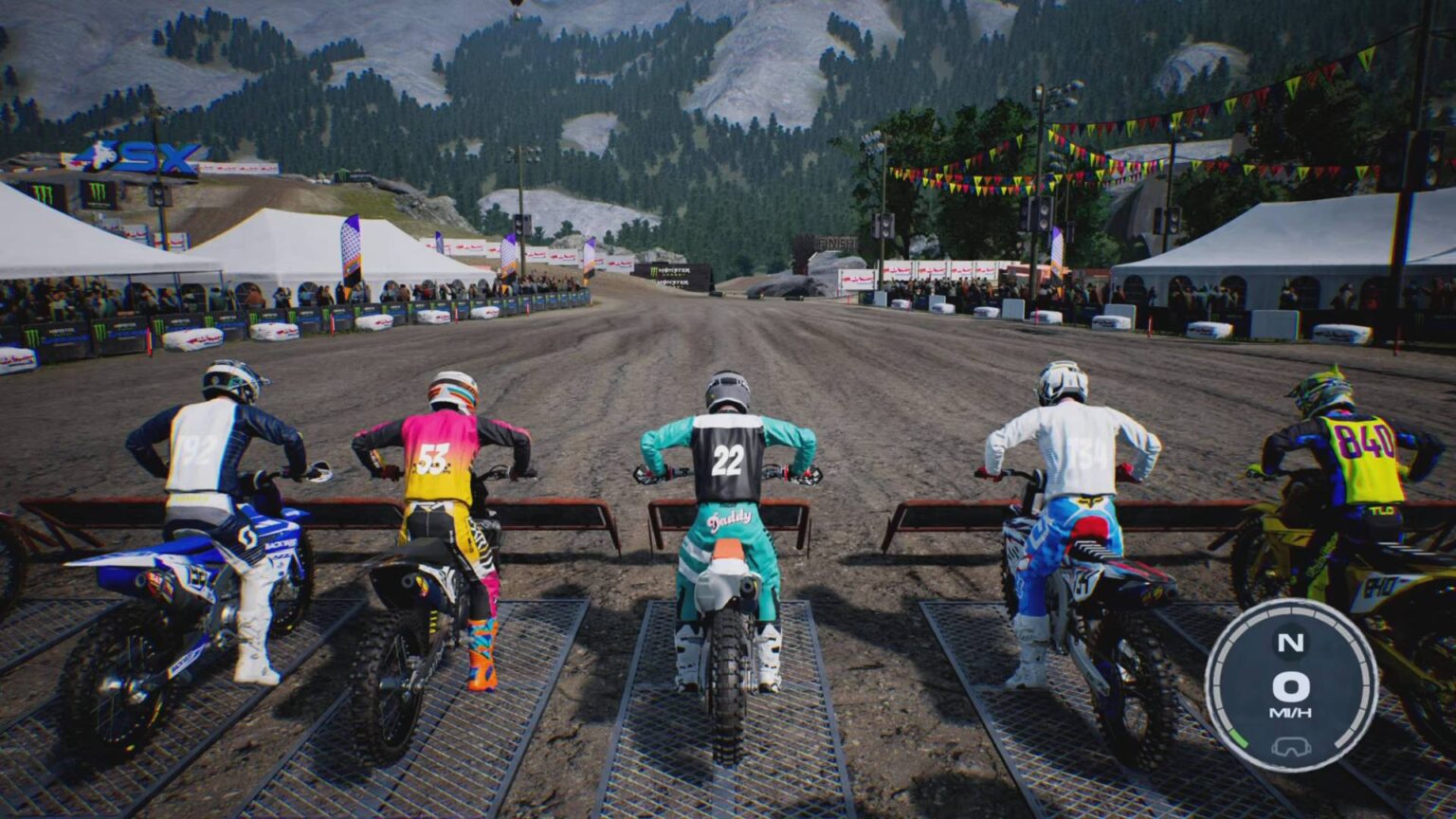Click the checkered purple feather flag banner
The height and width of the screenshot is (819, 1456).
click(352, 245)
